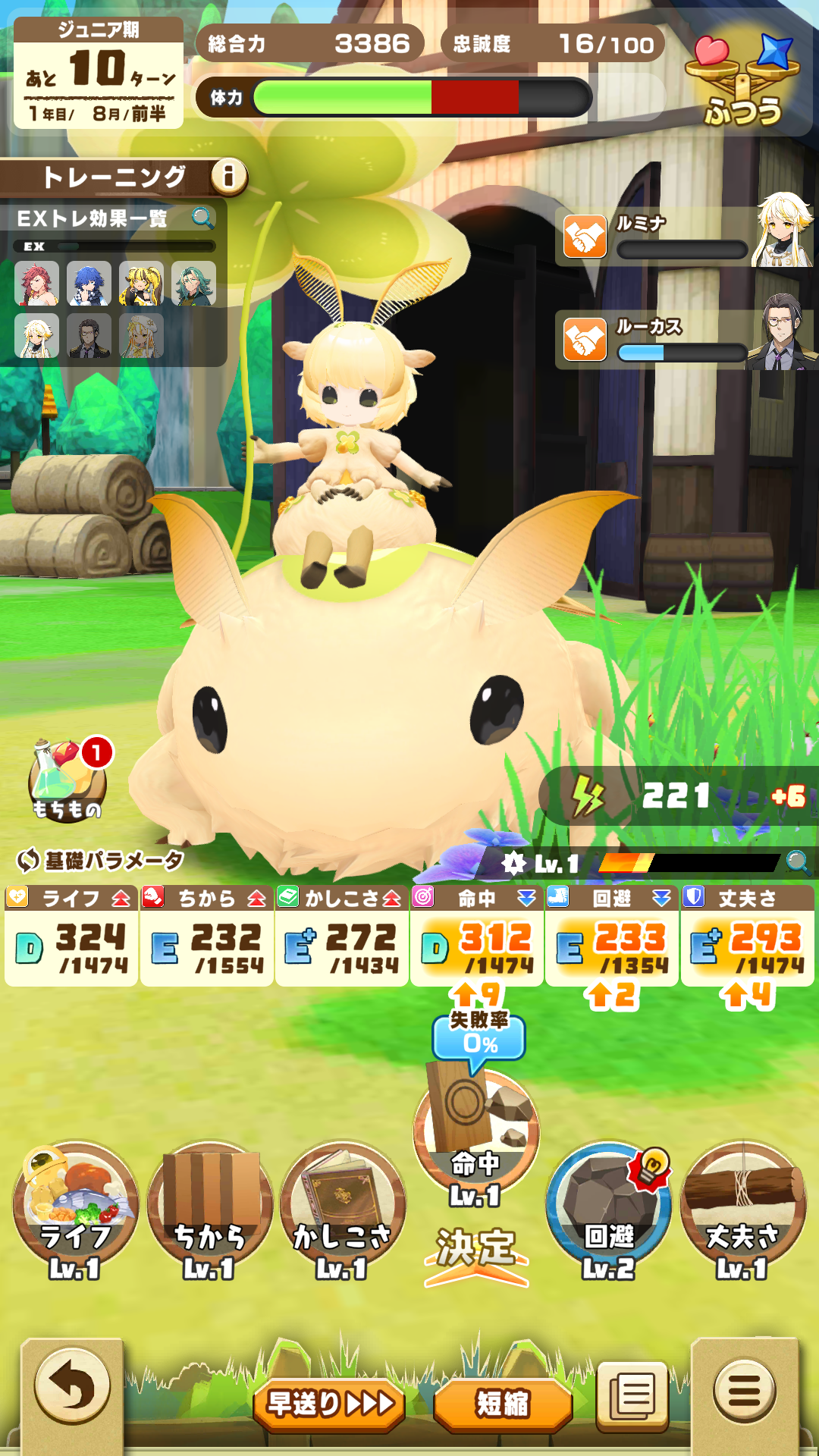Select the 回避 rock training
The width and height of the screenshot is (819, 1456).
coord(609,1206)
